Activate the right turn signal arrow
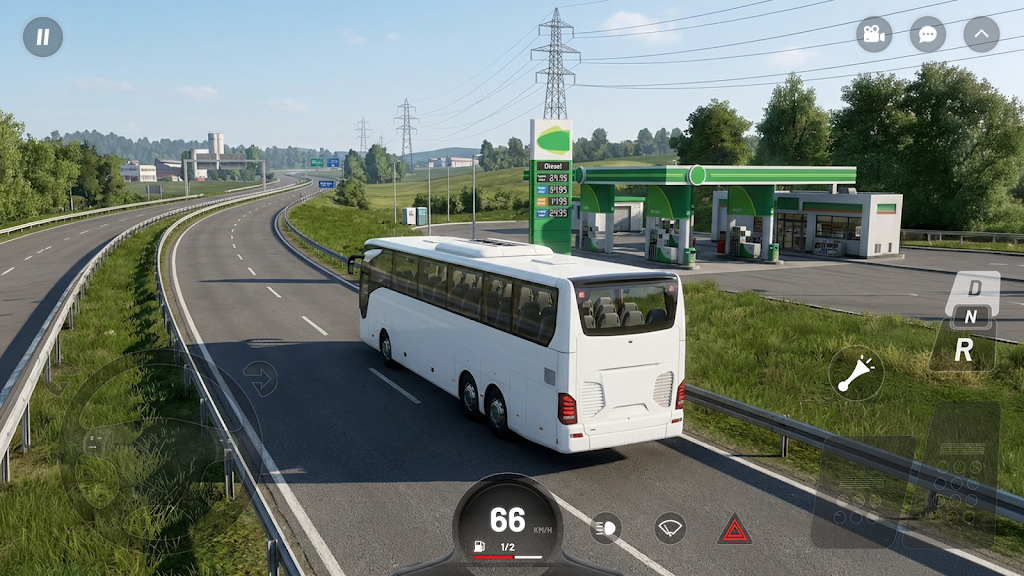The image size is (1024, 576). tap(259, 378)
